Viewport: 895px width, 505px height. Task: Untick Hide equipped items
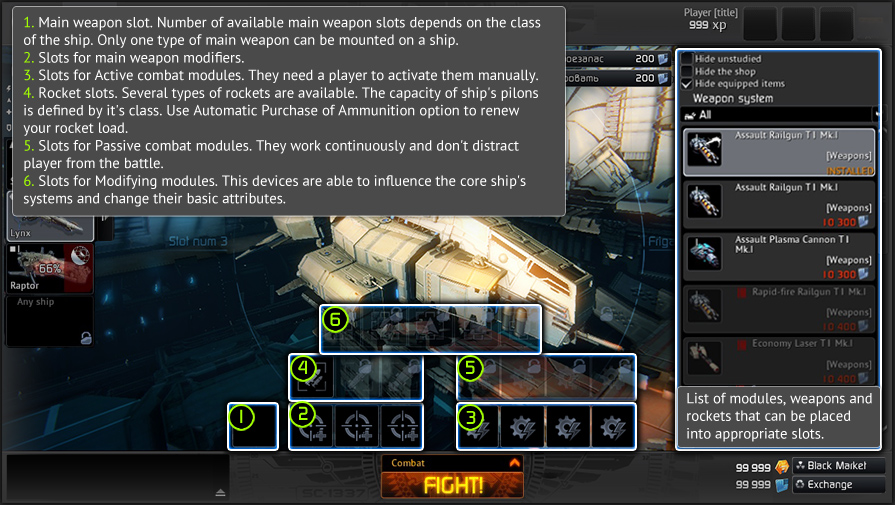pos(687,84)
